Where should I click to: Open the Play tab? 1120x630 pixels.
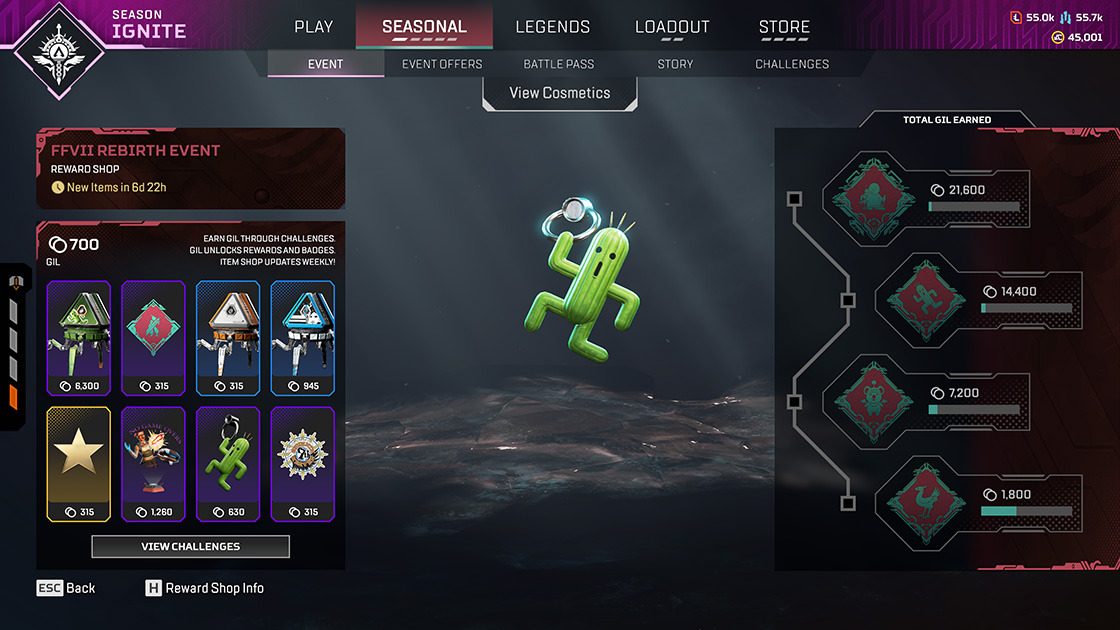click(x=314, y=27)
